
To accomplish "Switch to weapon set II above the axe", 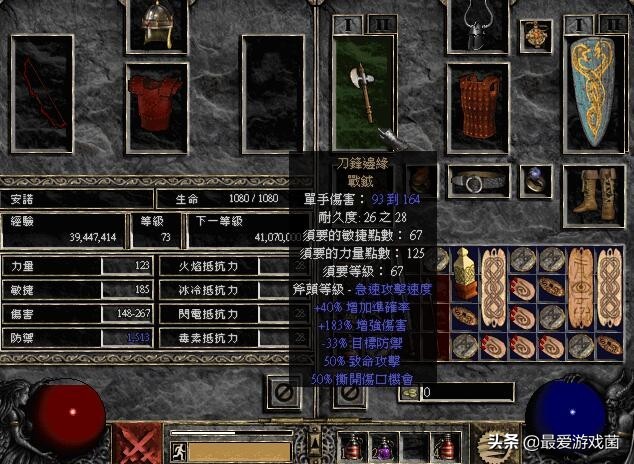I will (383, 23).
